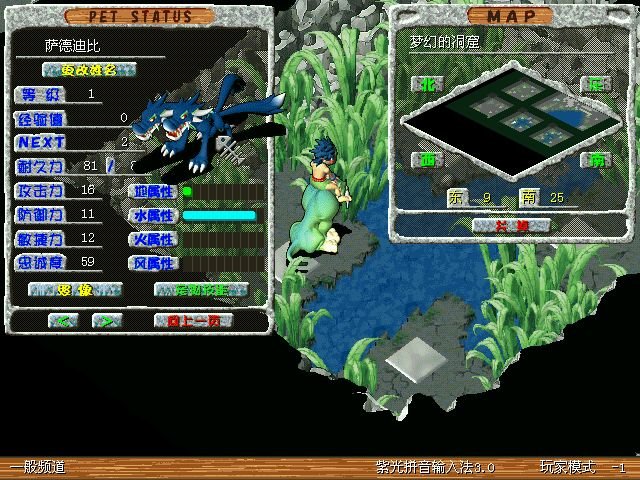Close the map window (关闭)
This screenshot has height=480, width=640.
pos(513,226)
